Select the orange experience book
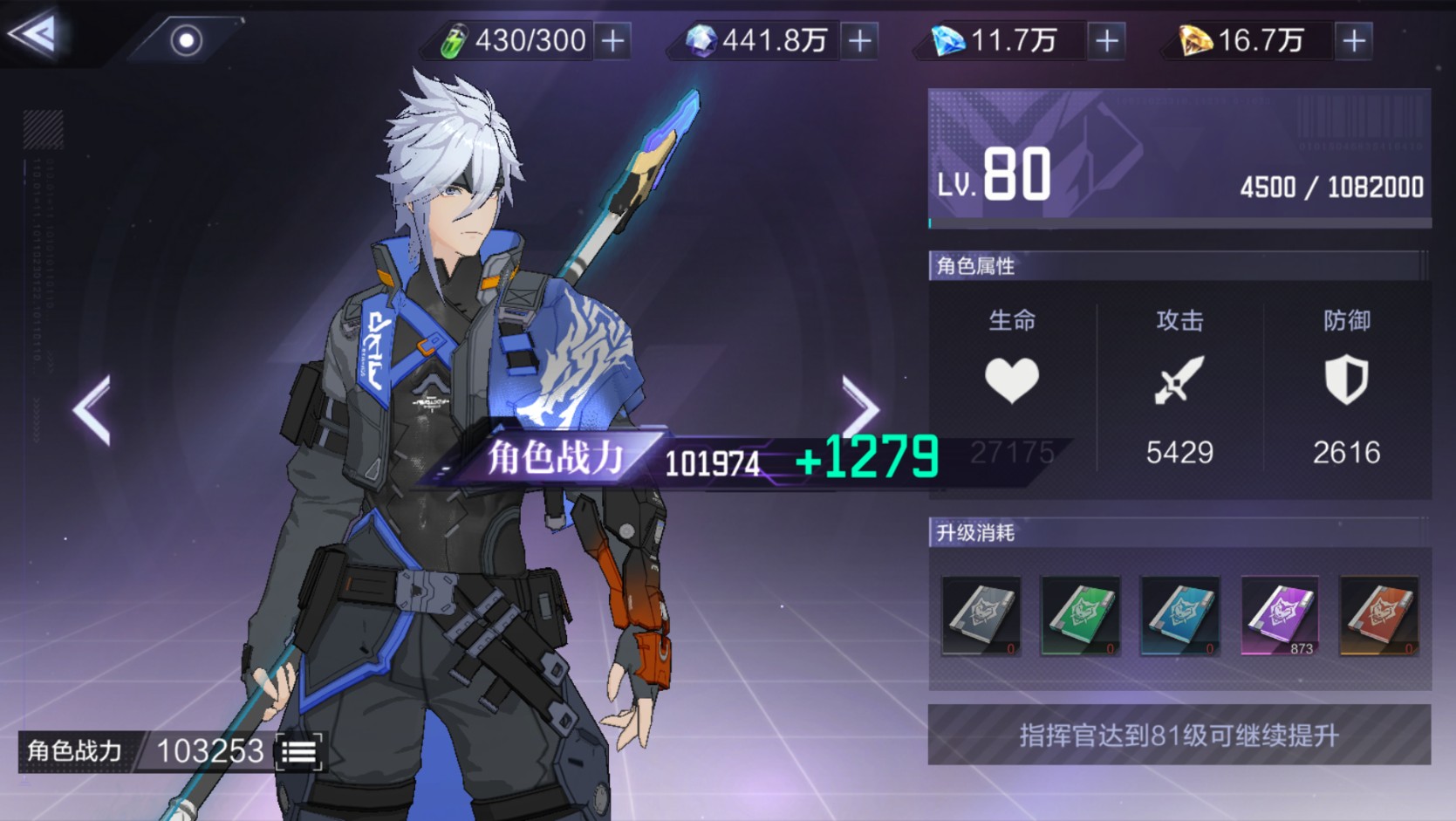 click(1378, 615)
